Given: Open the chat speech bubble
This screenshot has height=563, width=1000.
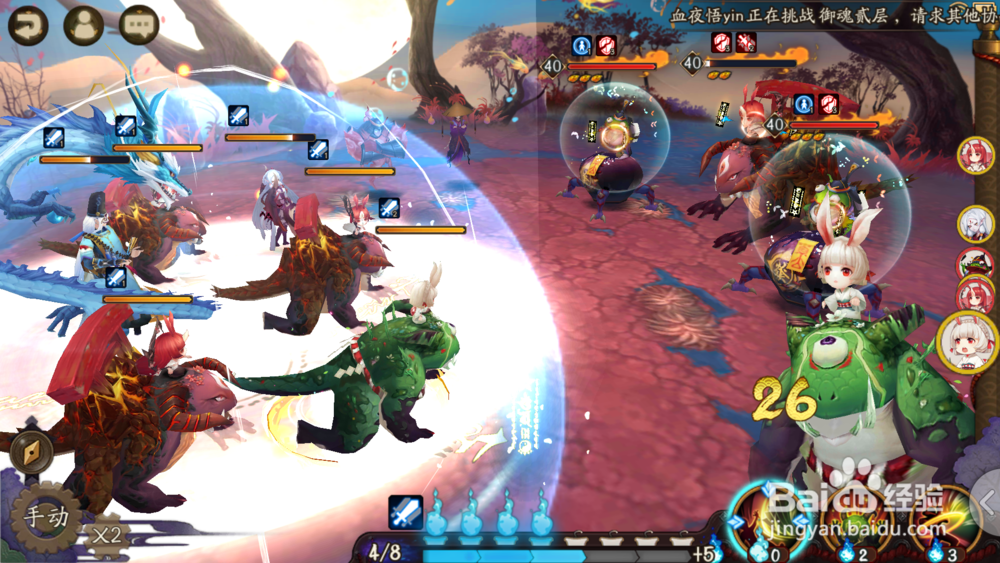Looking at the screenshot, I should coord(139,24).
